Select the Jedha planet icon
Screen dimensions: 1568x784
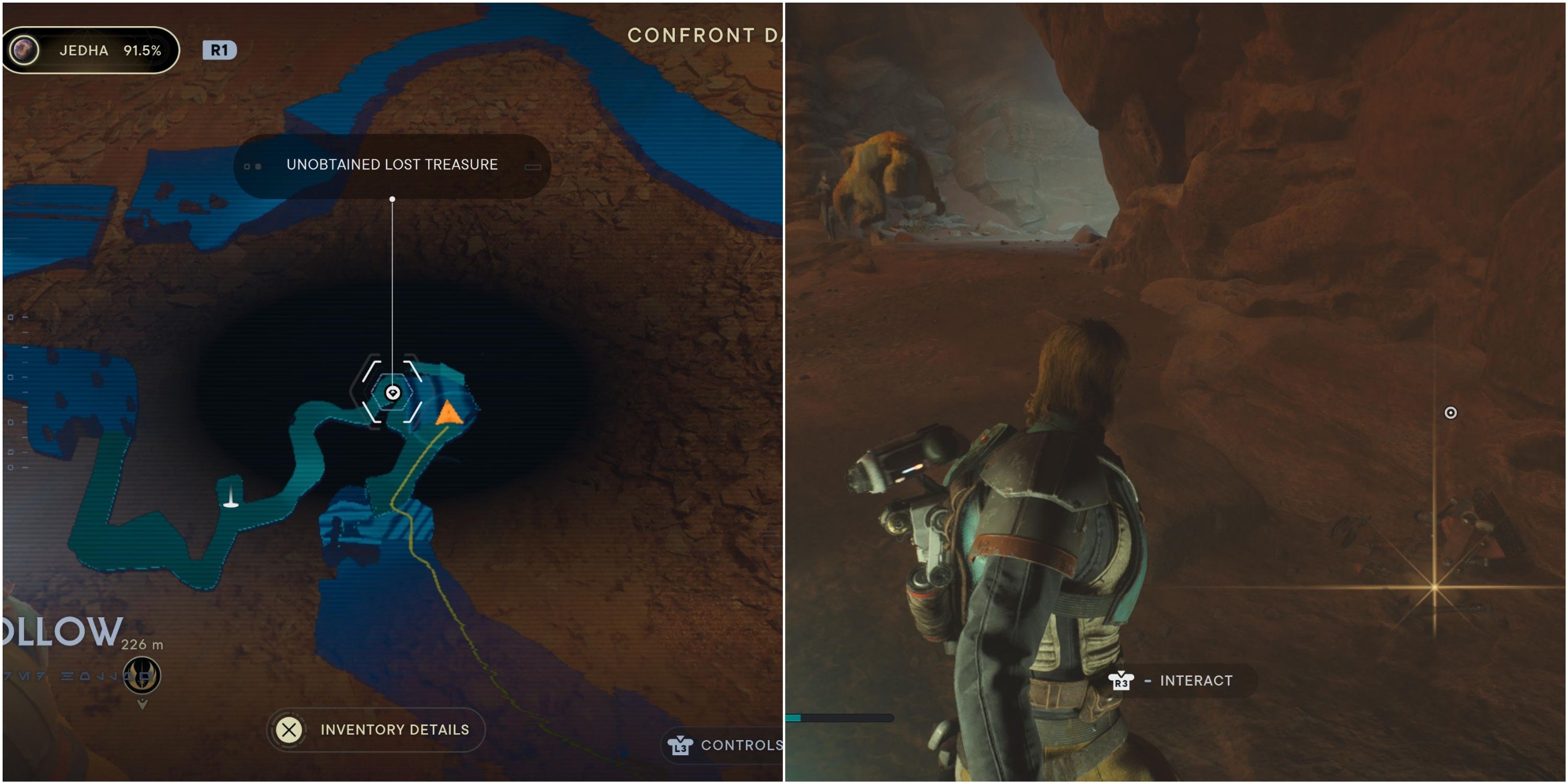[25, 51]
